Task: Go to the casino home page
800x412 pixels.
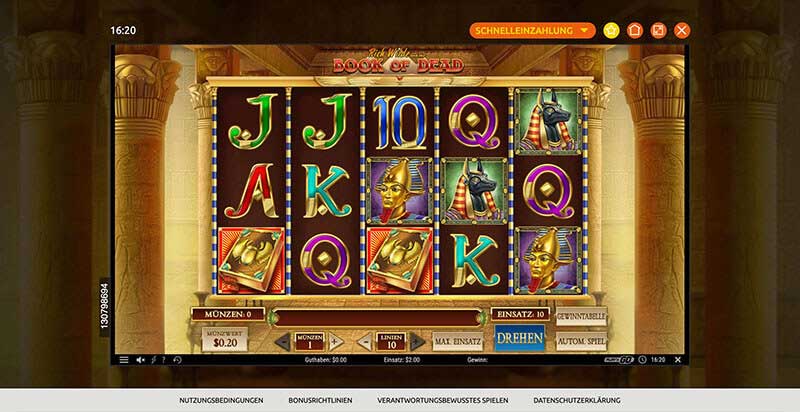Action: pos(635,30)
